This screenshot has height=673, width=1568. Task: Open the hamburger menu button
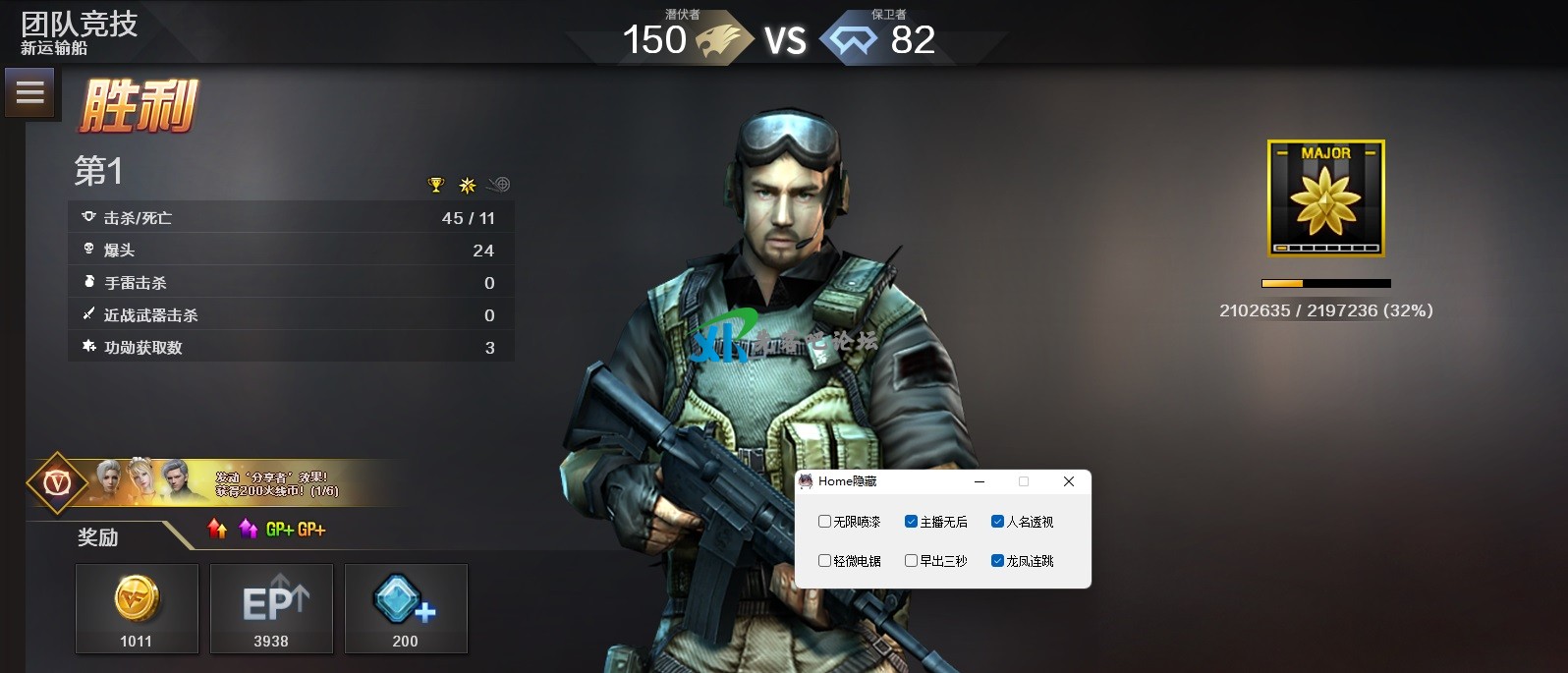pyautogui.click(x=29, y=92)
